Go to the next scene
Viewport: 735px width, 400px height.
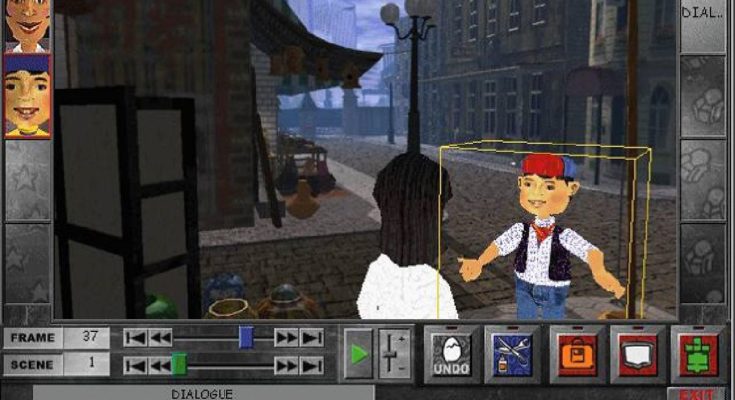(286, 365)
